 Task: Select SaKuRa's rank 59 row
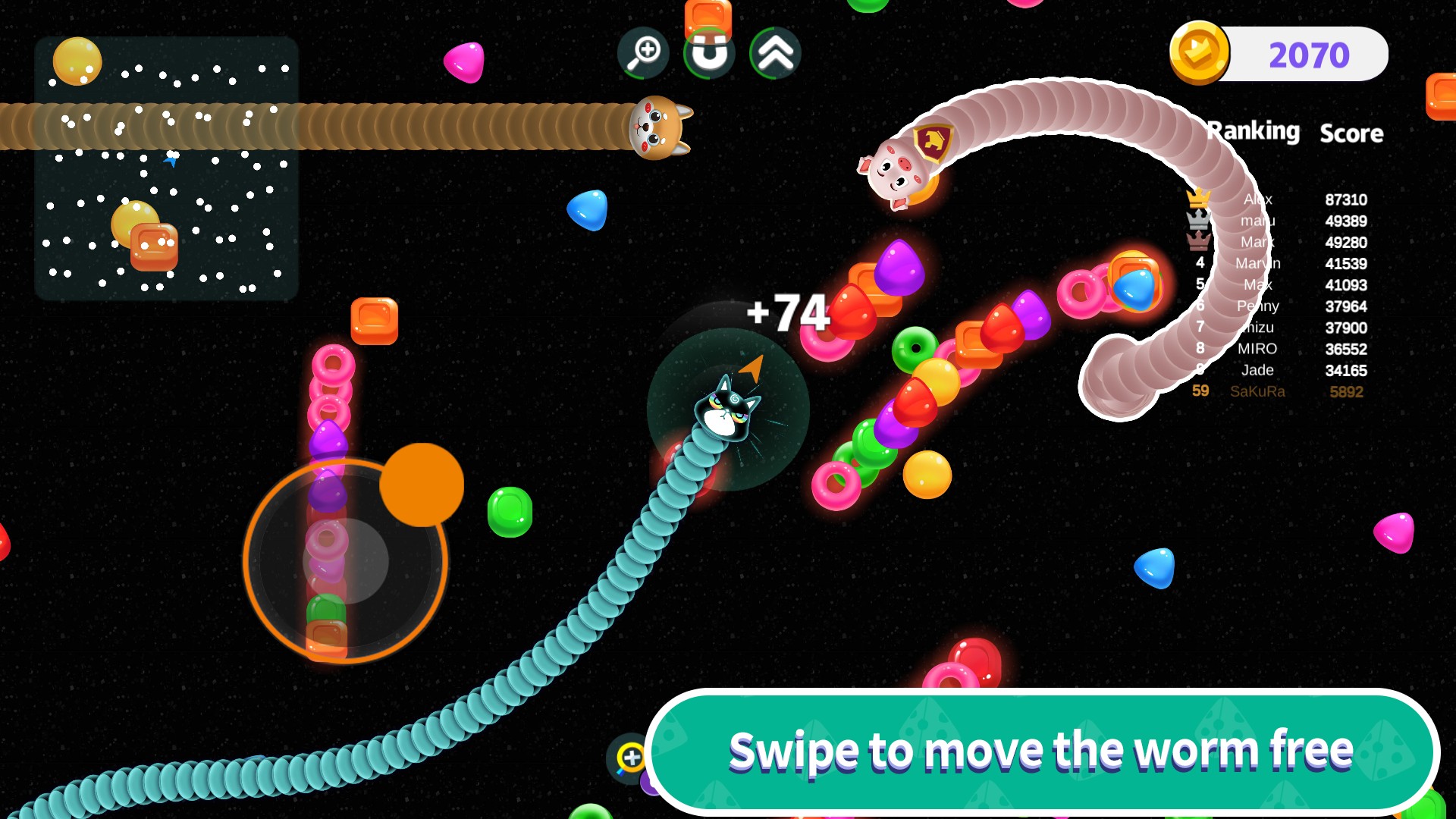[1282, 391]
